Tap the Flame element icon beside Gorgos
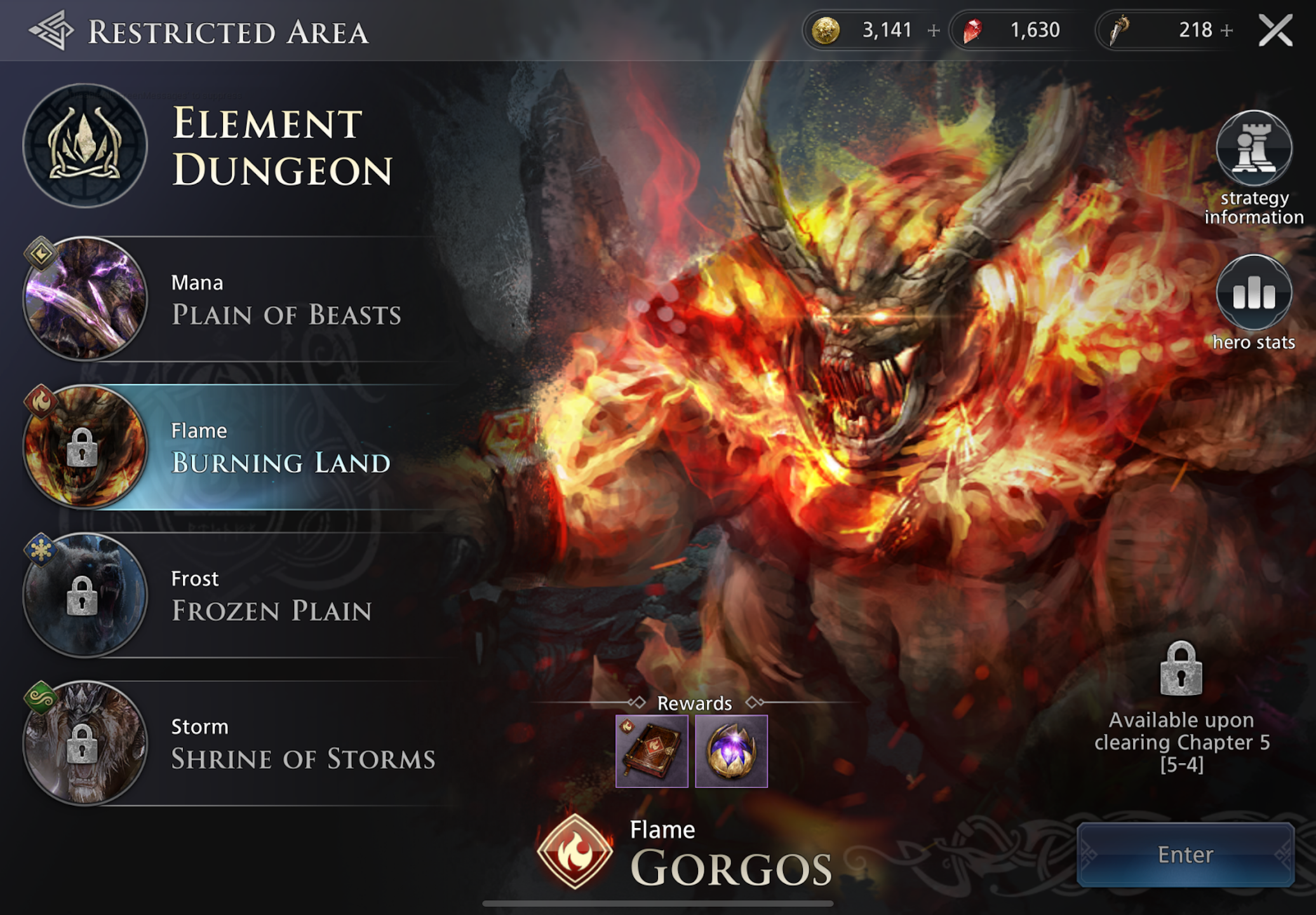 (575, 851)
